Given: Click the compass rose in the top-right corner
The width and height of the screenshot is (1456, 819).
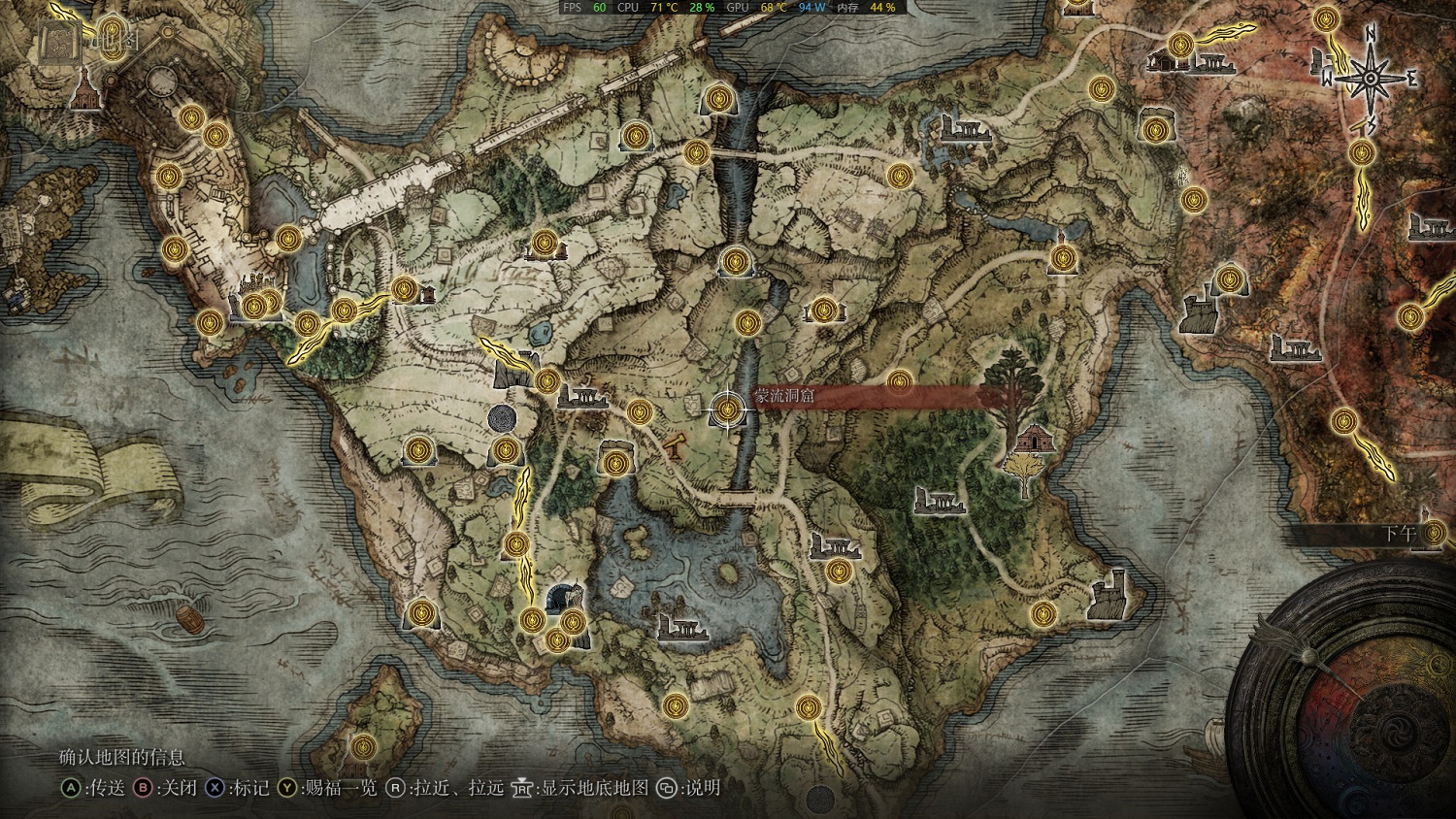Looking at the screenshot, I should tap(1368, 77).
